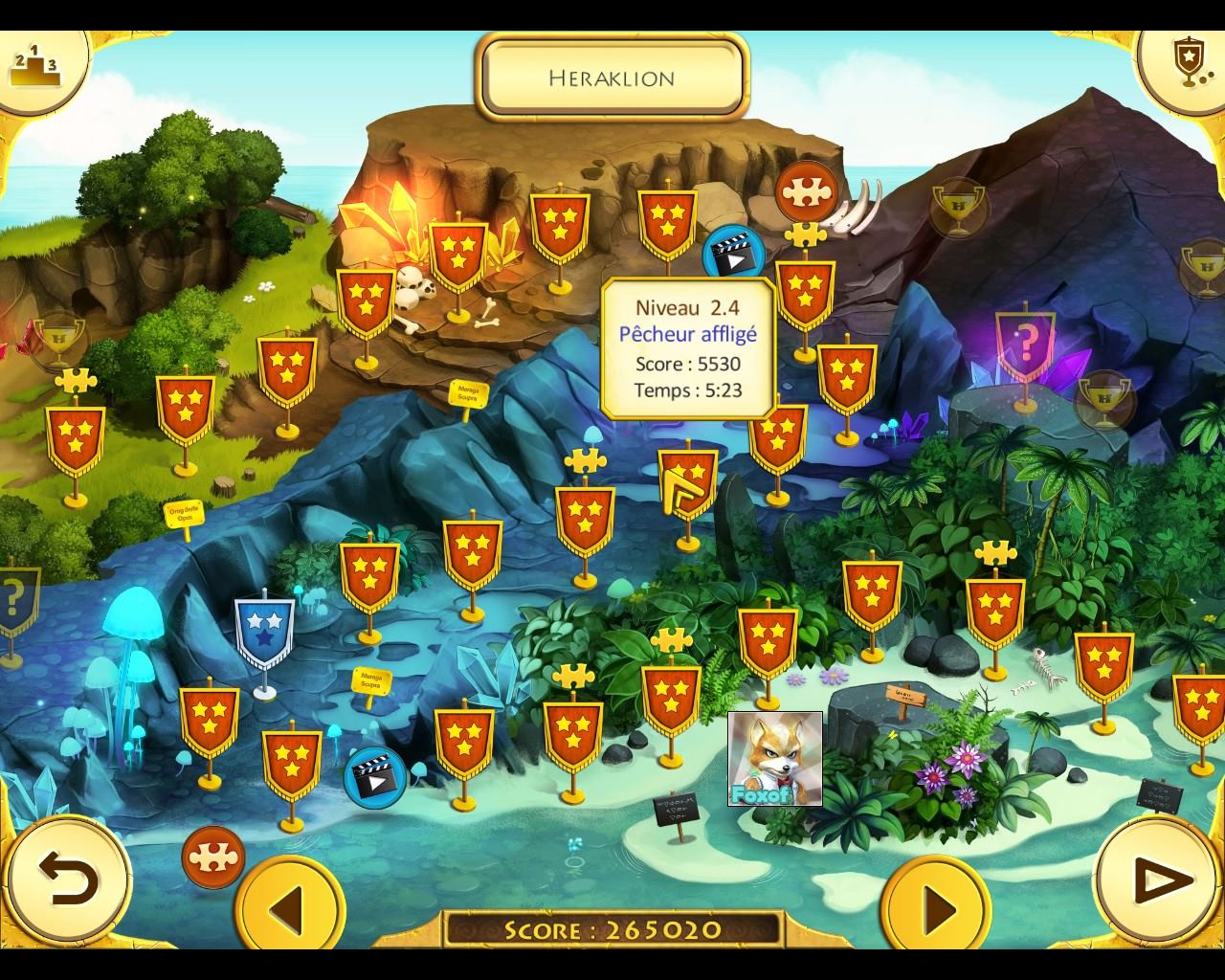Click the Foxof player avatar
Image resolution: width=1225 pixels, height=980 pixels.
point(774,758)
